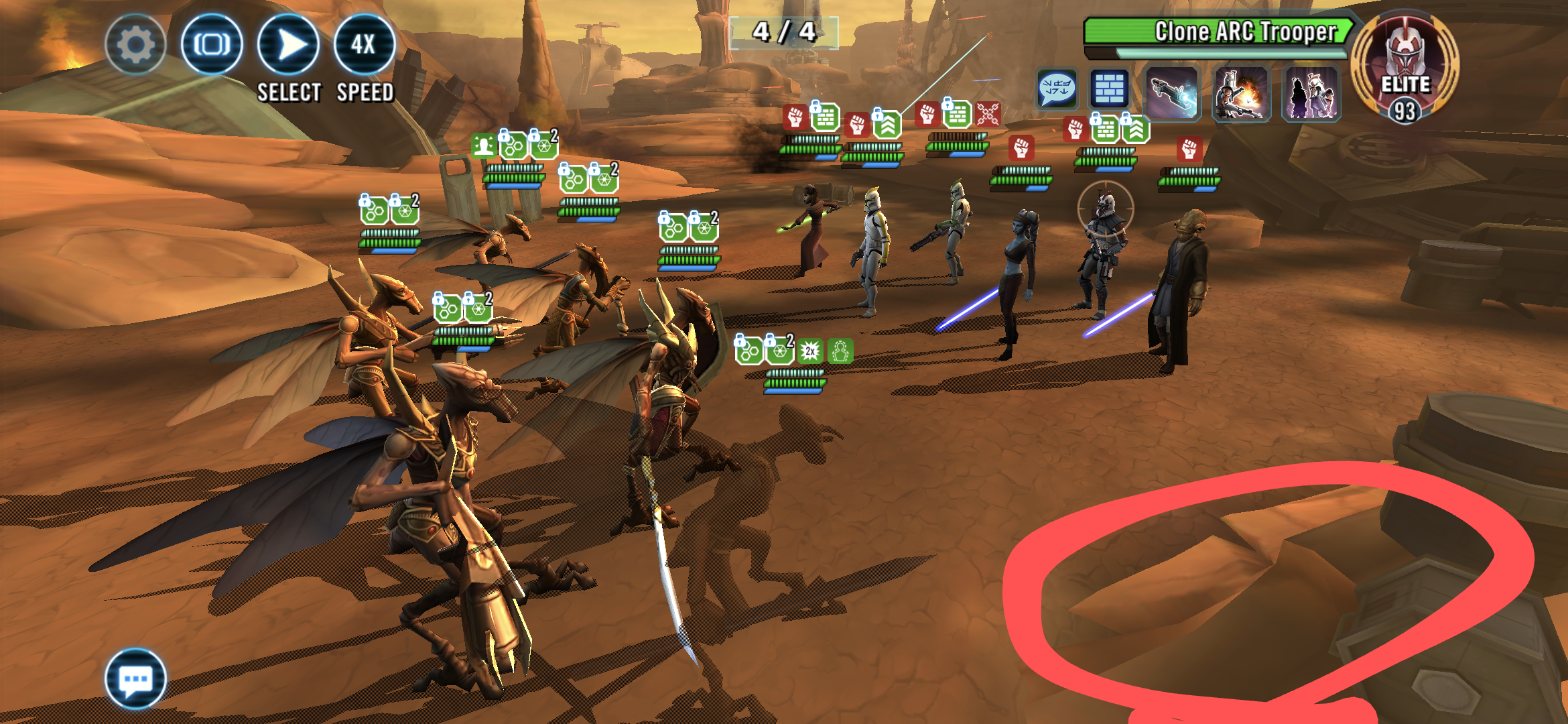Tap the camera view button

click(x=212, y=45)
